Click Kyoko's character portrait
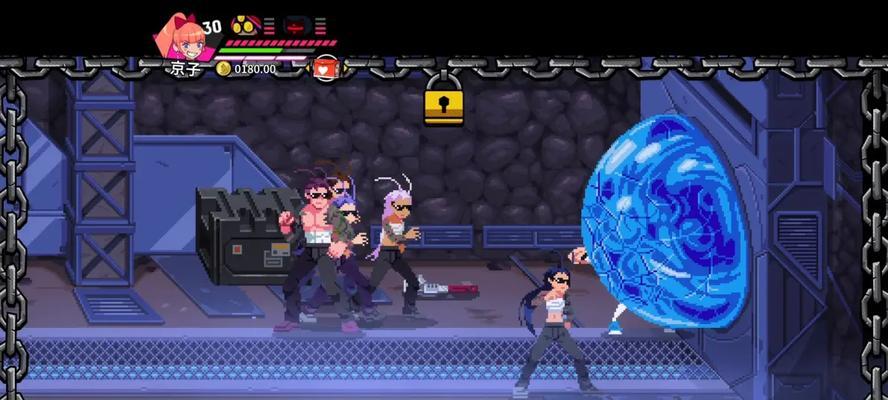 pos(180,38)
